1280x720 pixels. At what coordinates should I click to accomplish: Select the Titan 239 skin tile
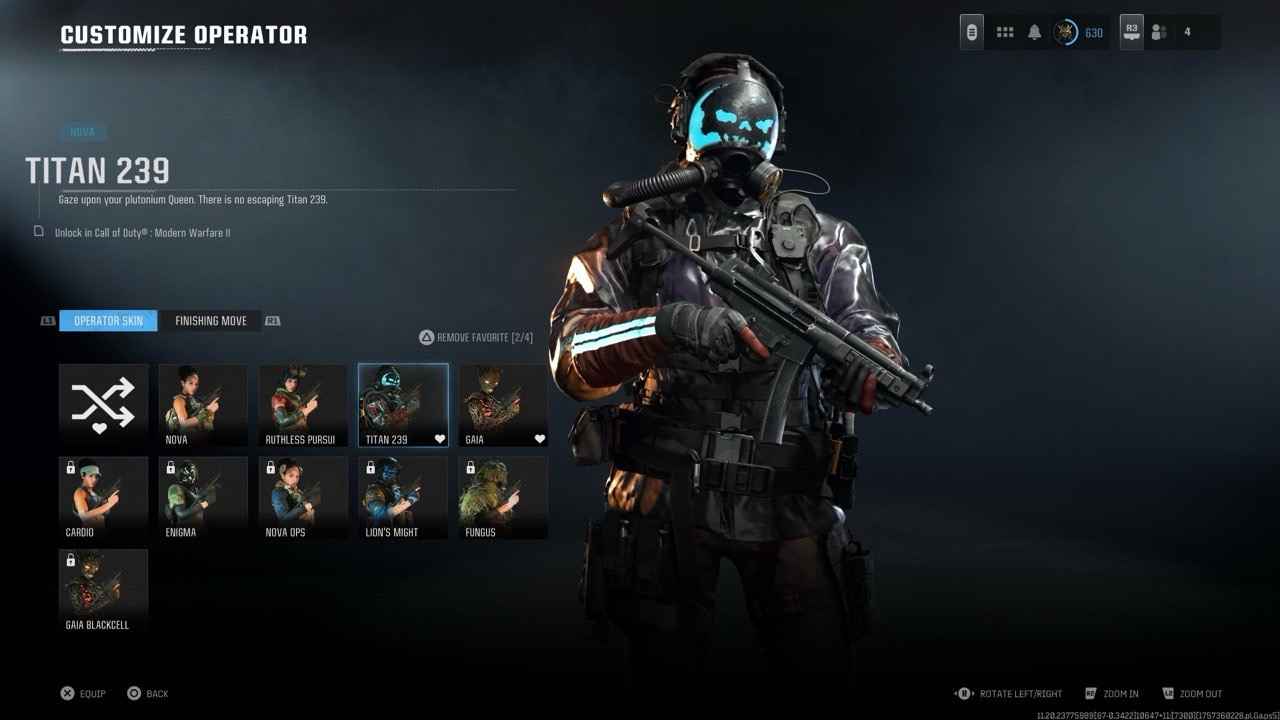click(x=403, y=404)
